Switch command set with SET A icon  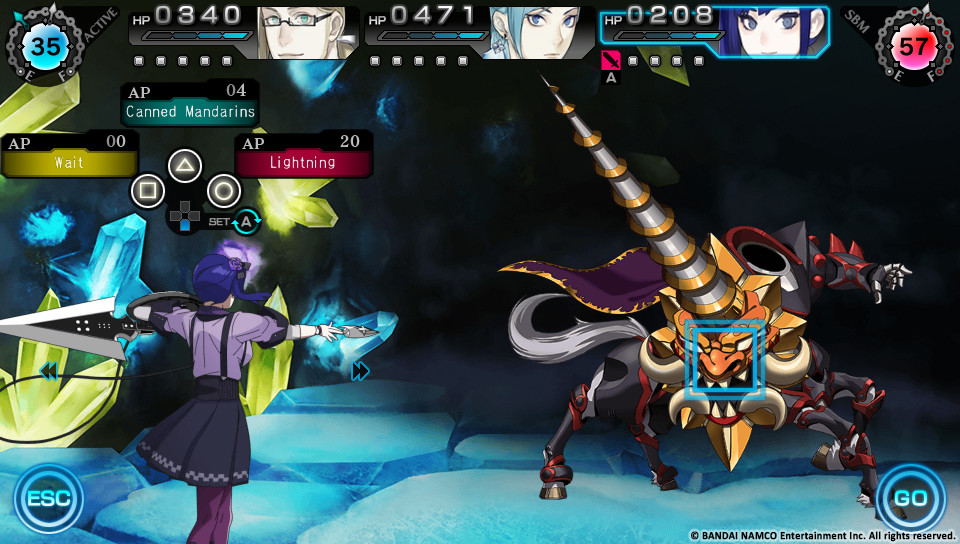245,221
